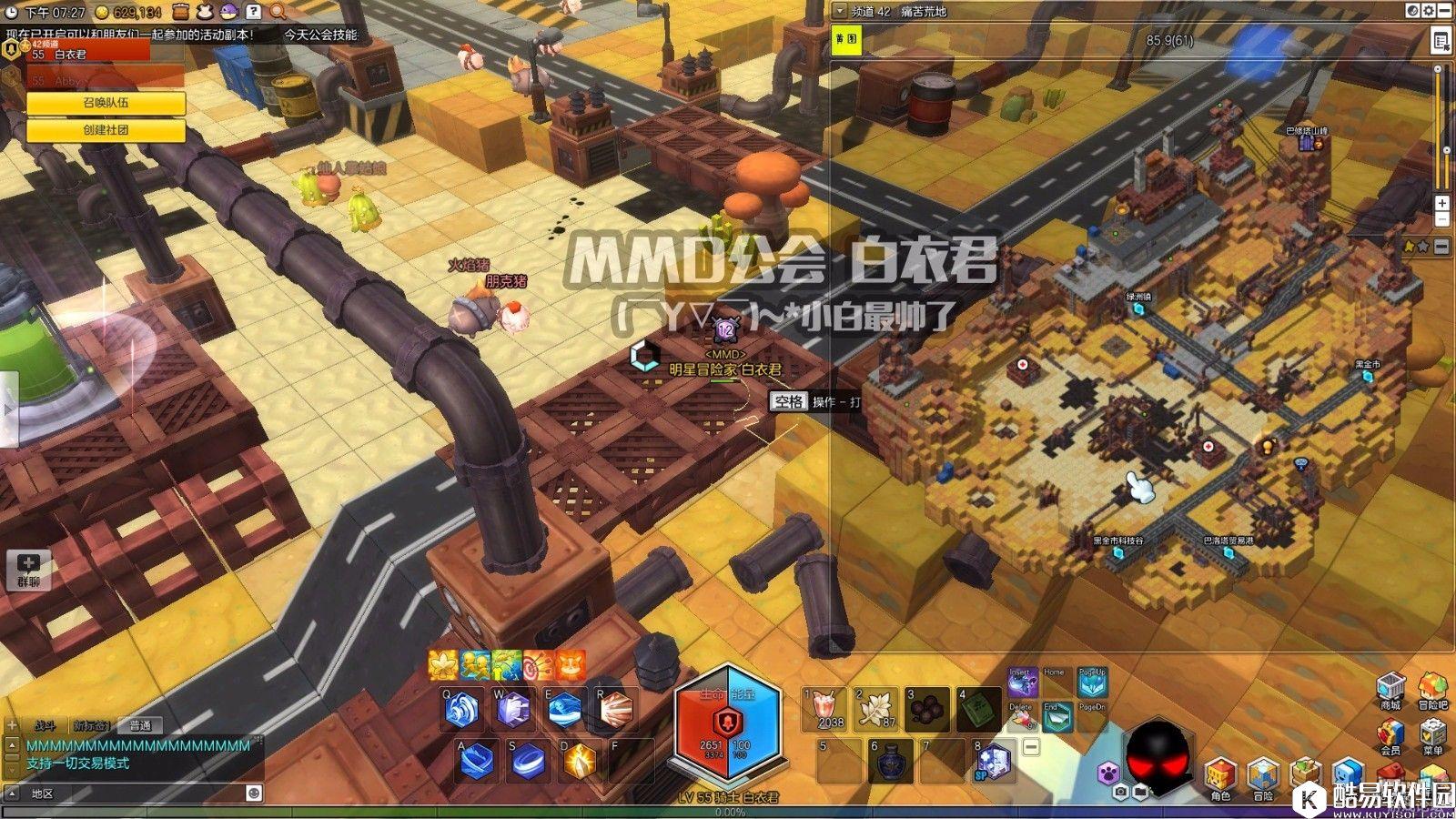Click the 召唤队伍 party button
The width and height of the screenshot is (1456, 819).
tap(106, 103)
